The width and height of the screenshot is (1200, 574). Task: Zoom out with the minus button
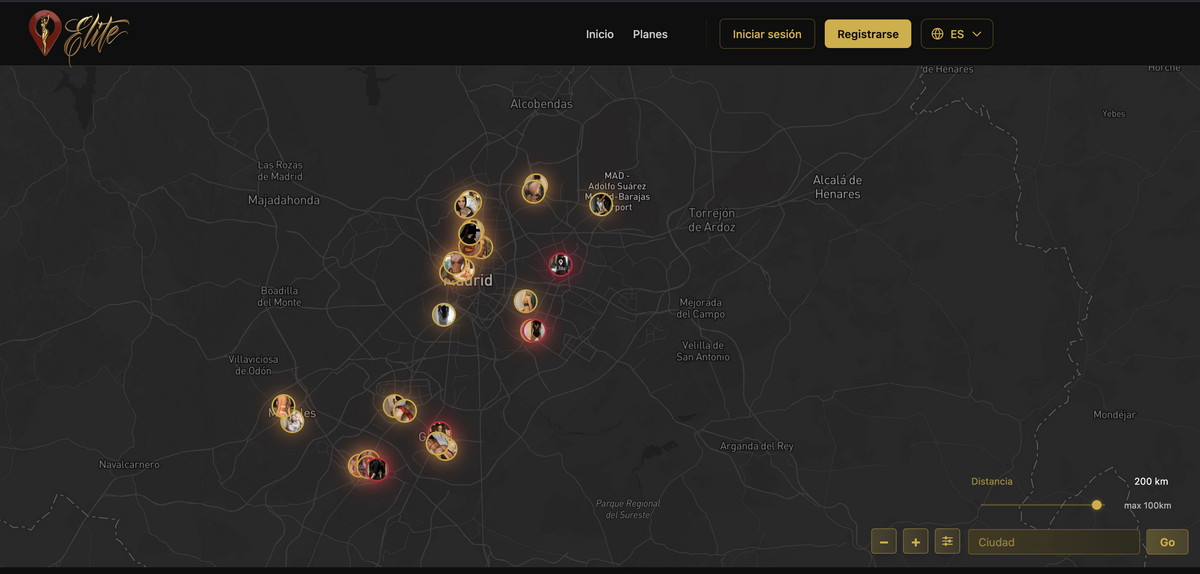884,542
